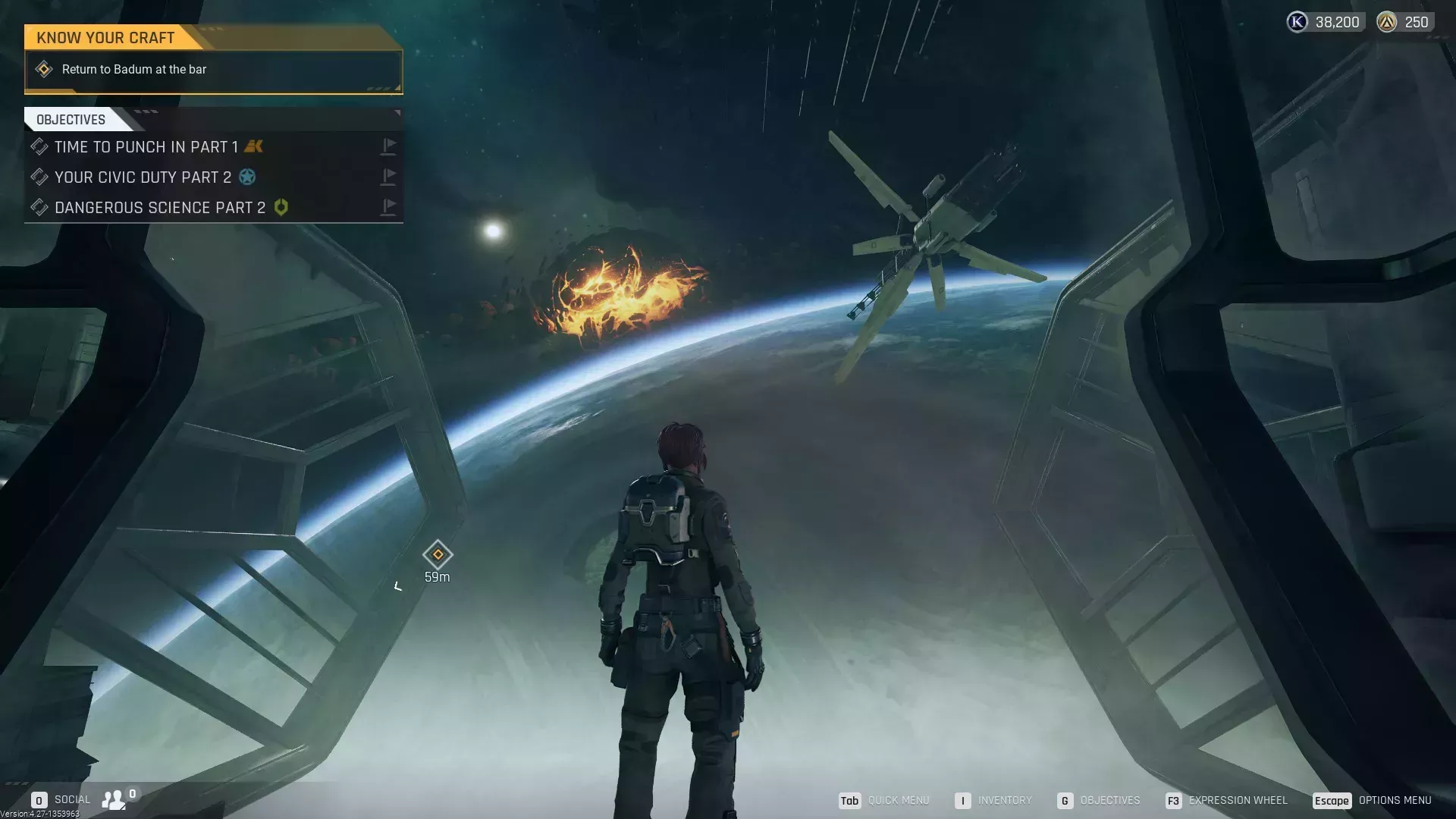
Task: Open the Inventory
Action: point(993,801)
